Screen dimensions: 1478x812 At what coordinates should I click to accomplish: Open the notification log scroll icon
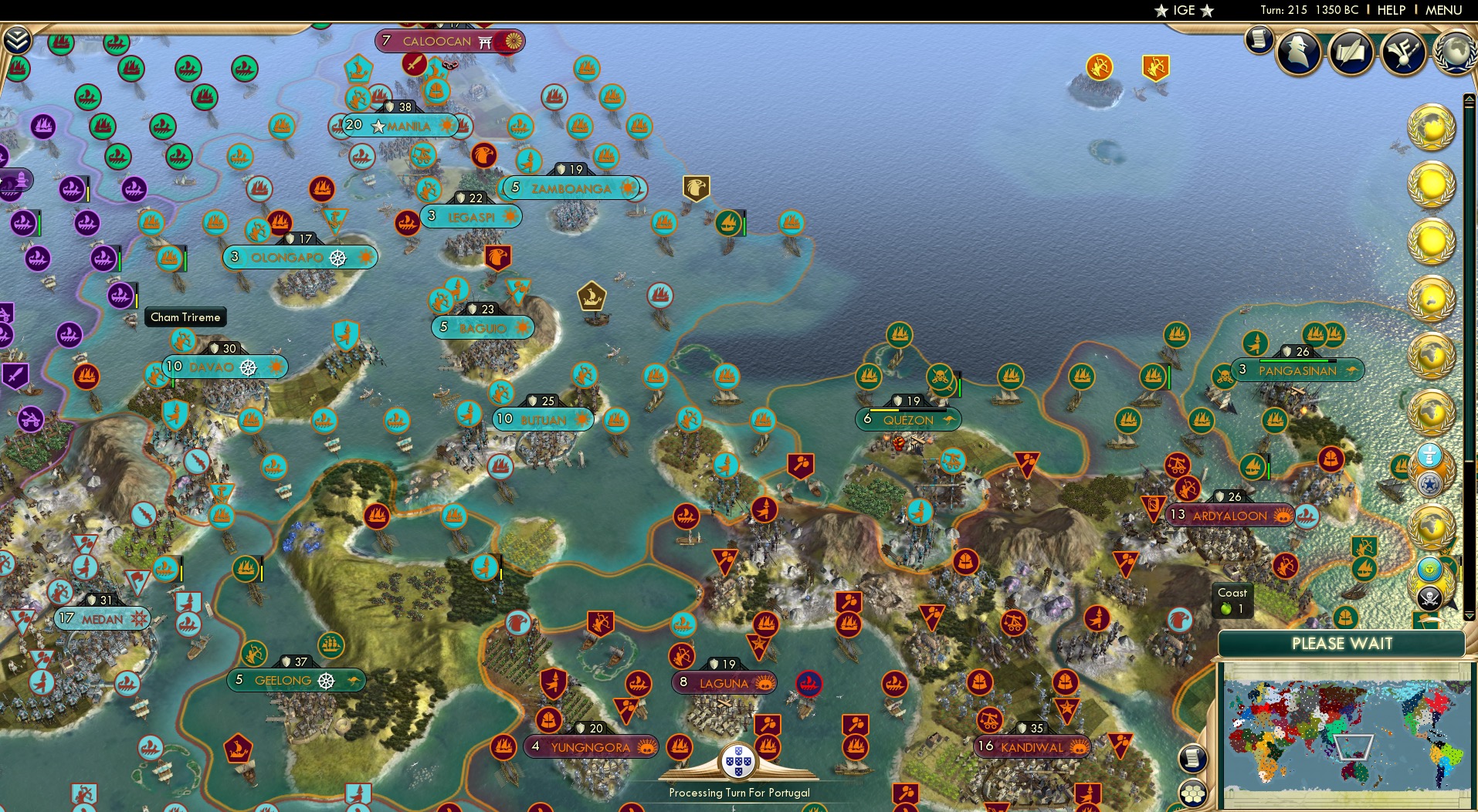[1258, 39]
